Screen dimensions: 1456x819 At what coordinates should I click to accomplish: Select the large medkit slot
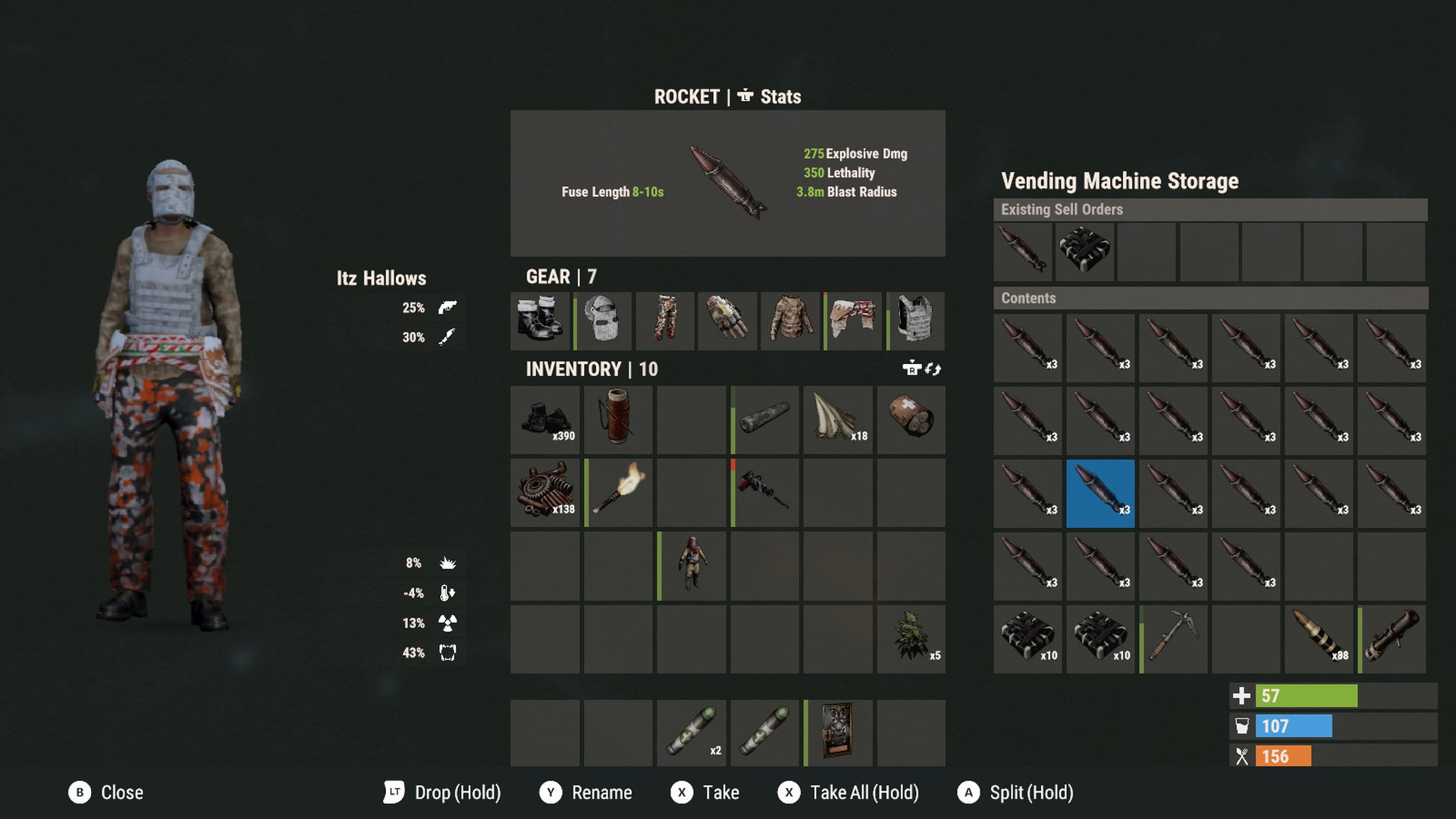(910, 419)
